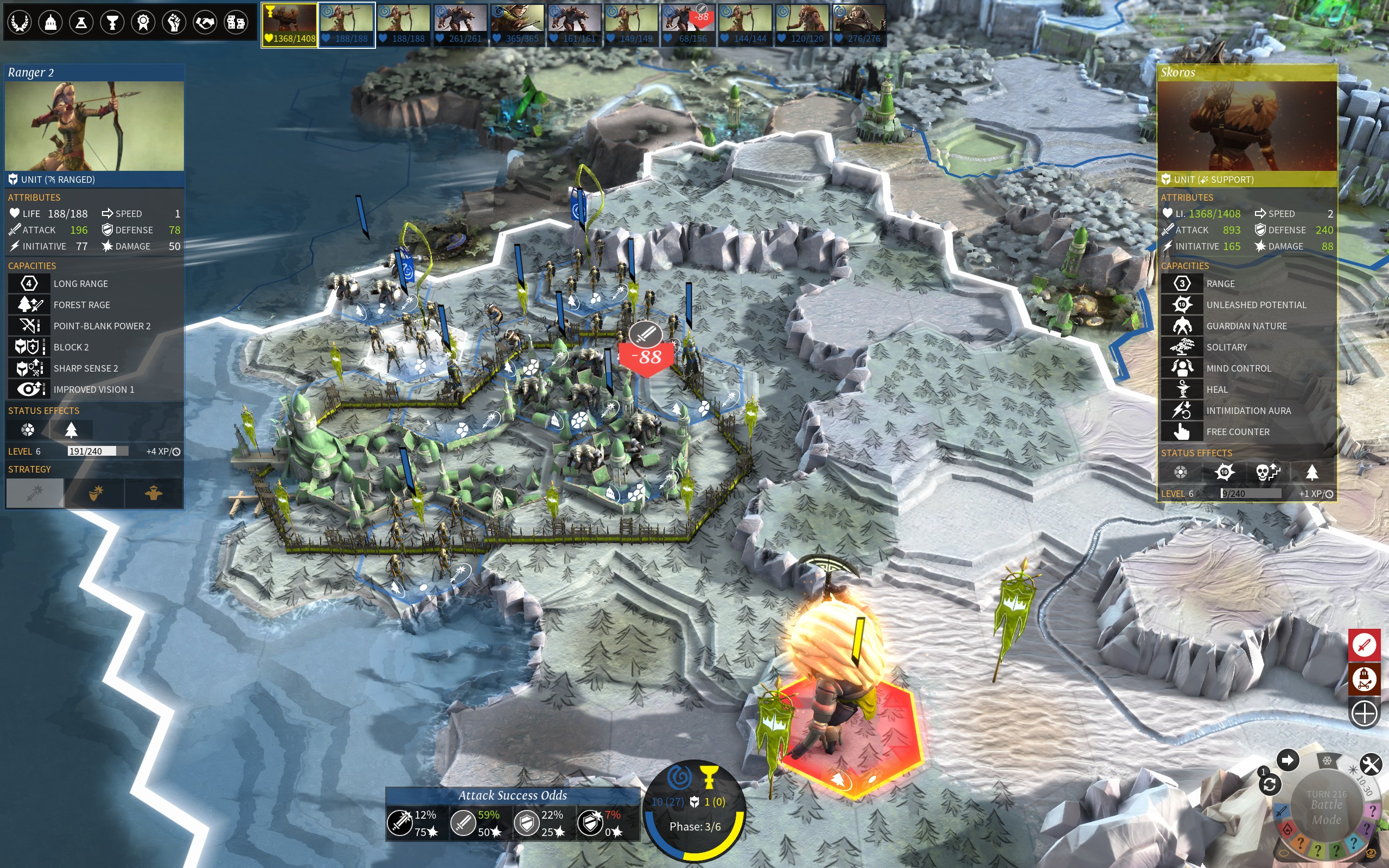Select the 276/276 life unit portrait
Viewport: 1389px width, 868px height.
(859, 25)
